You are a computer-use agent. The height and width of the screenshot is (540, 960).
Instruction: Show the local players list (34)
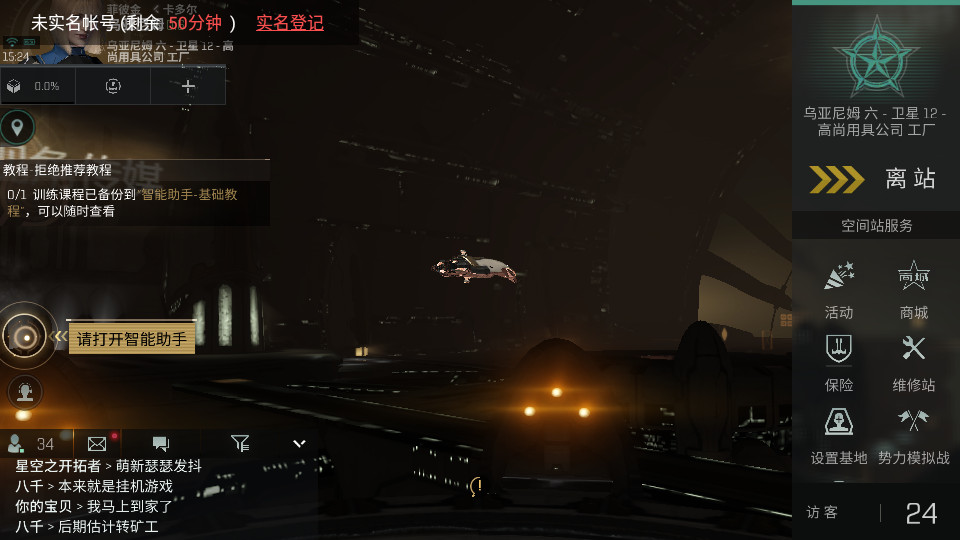31,443
